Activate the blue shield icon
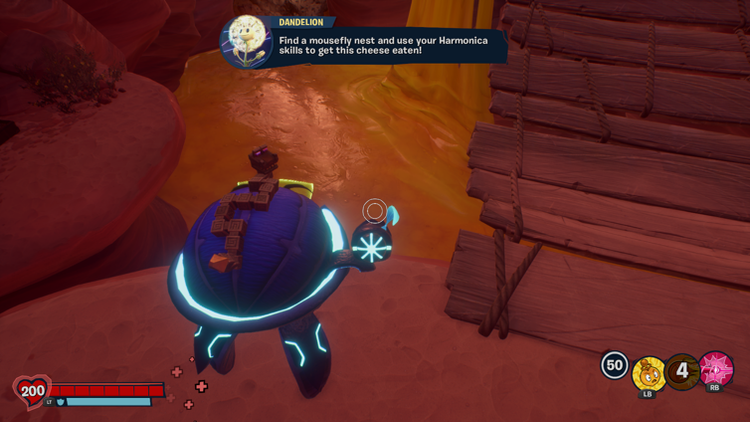This screenshot has height=422, width=750. [x=61, y=402]
